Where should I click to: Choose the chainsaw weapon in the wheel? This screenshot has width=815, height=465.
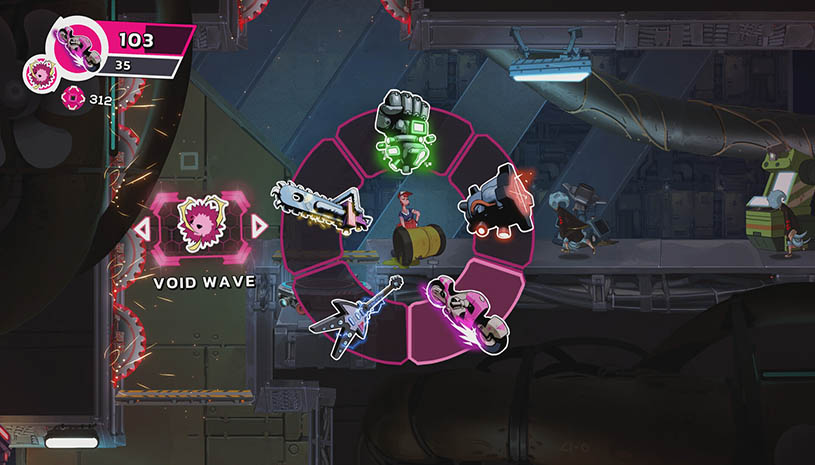point(323,204)
